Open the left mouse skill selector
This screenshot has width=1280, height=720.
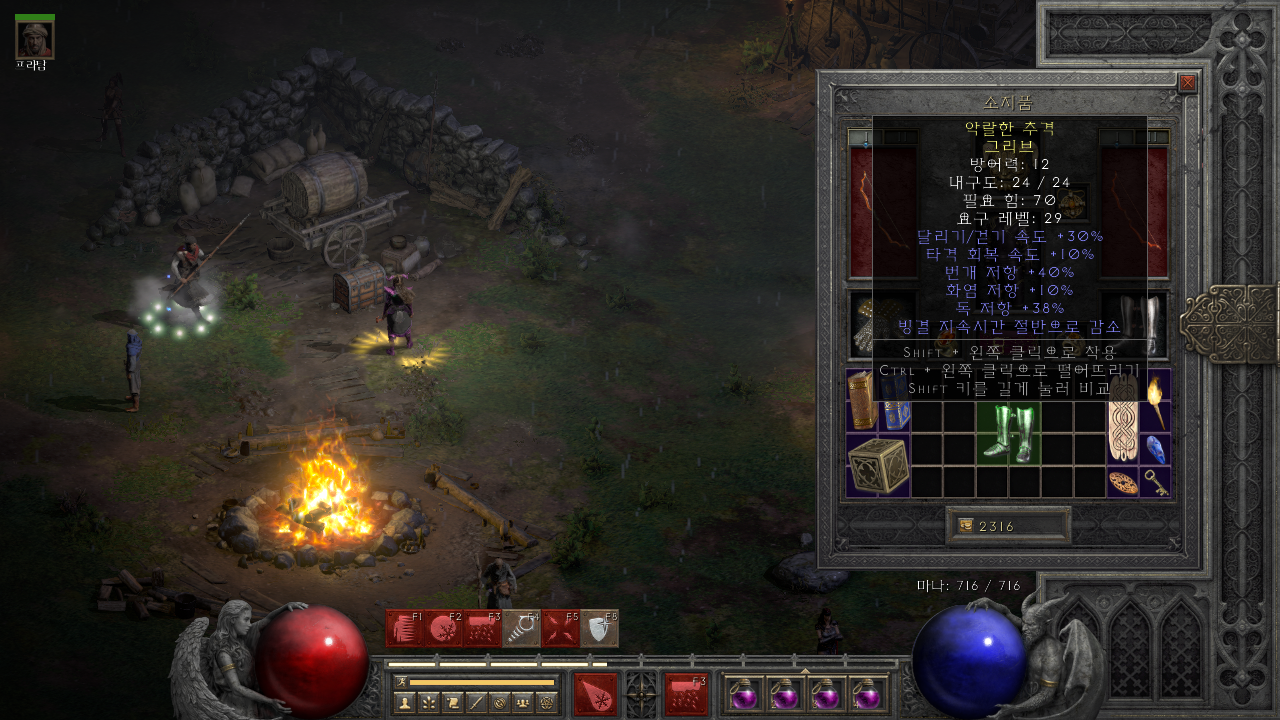coord(595,693)
